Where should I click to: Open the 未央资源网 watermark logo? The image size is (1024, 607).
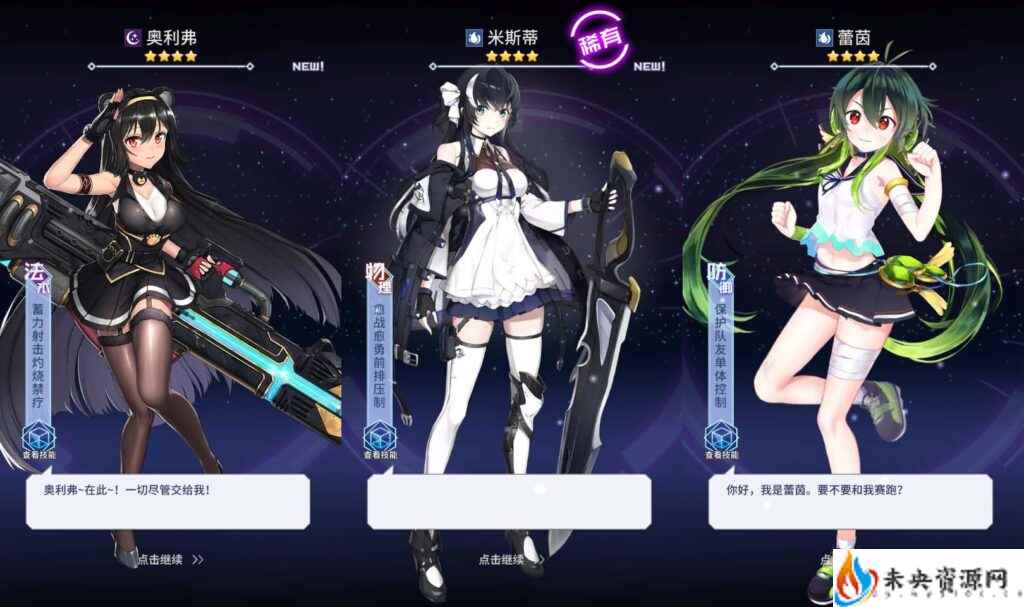pyautogui.click(x=925, y=579)
